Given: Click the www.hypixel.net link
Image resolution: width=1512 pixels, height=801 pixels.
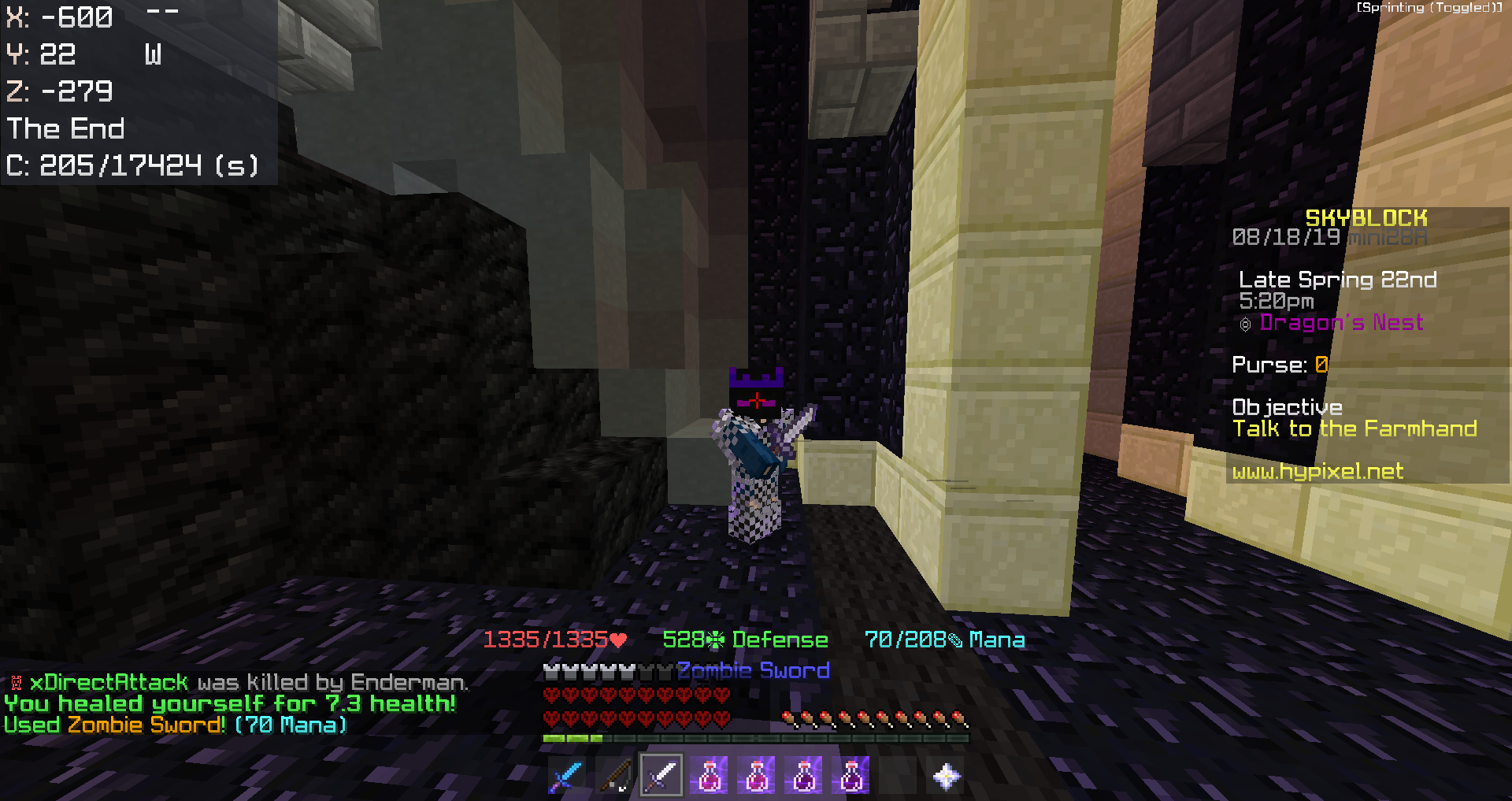Looking at the screenshot, I should click(x=1317, y=471).
